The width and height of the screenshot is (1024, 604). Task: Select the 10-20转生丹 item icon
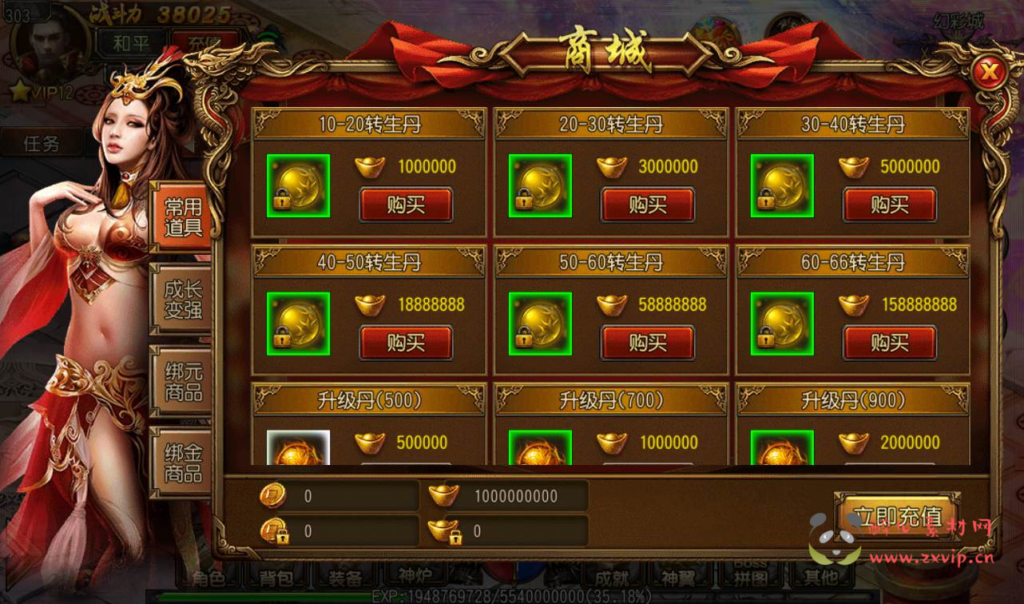click(298, 186)
